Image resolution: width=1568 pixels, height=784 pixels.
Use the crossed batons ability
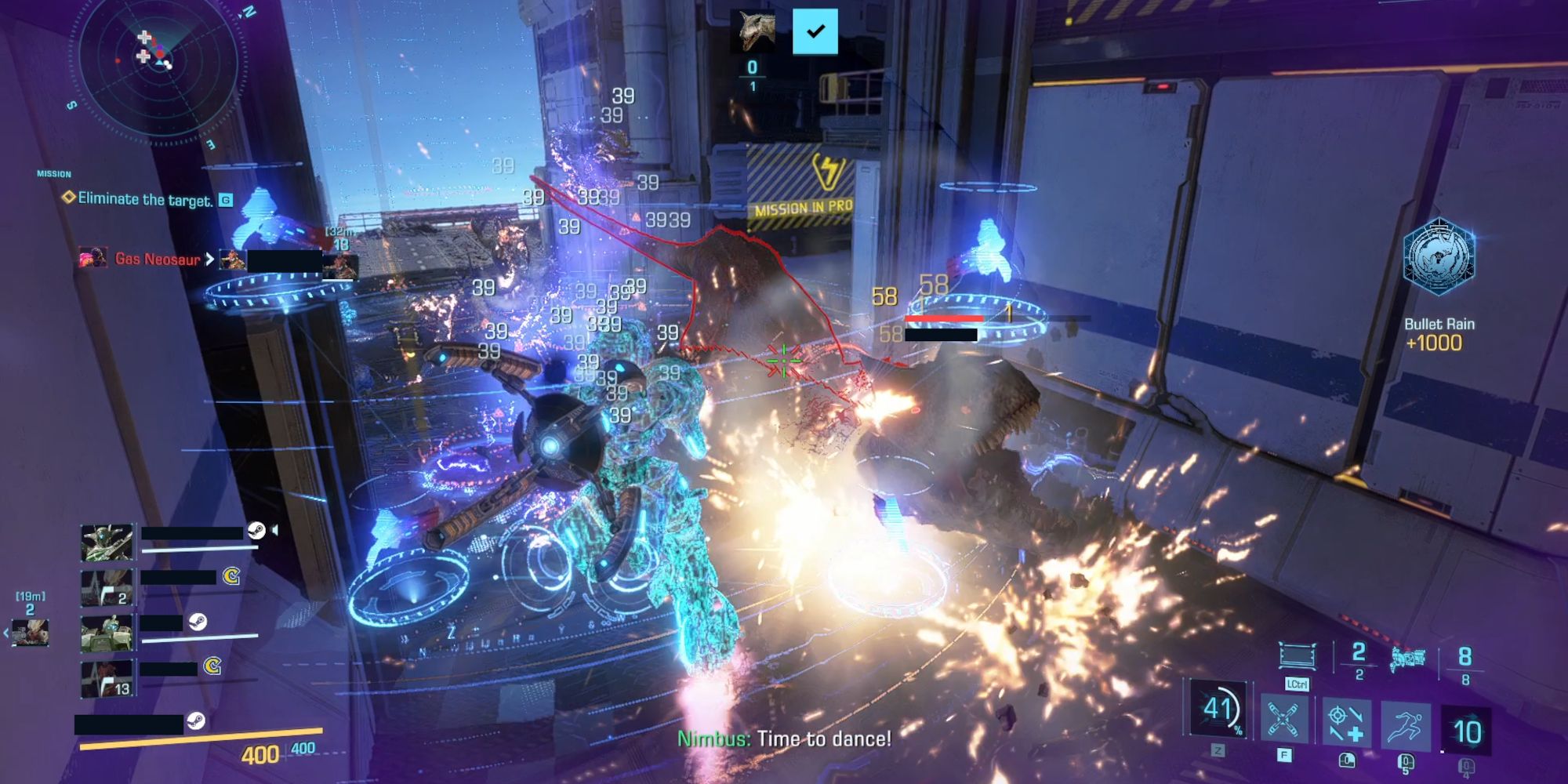pos(1283,720)
